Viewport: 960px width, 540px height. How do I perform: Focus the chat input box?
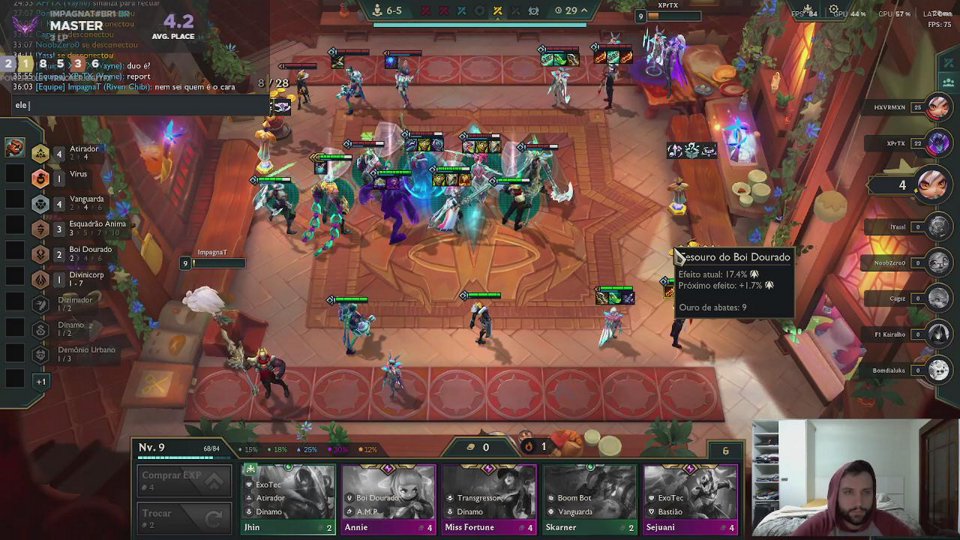pyautogui.click(x=140, y=105)
